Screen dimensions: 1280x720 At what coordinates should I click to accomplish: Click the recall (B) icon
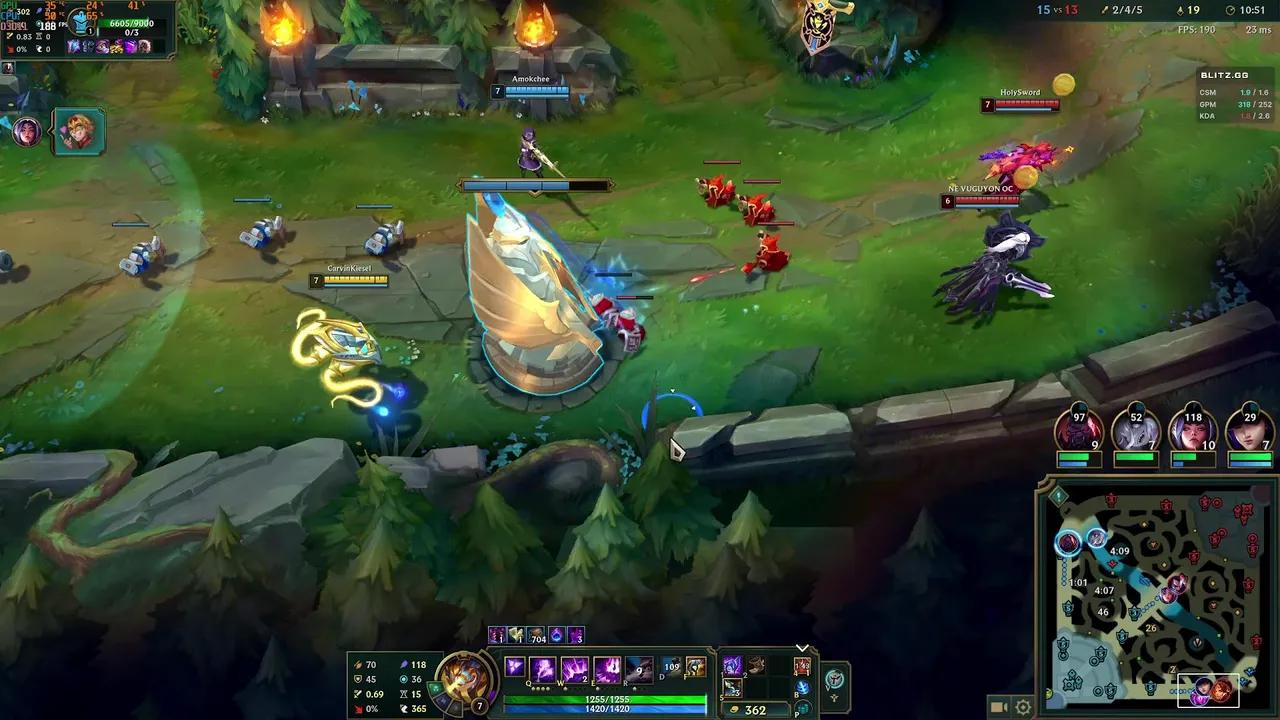pos(803,686)
